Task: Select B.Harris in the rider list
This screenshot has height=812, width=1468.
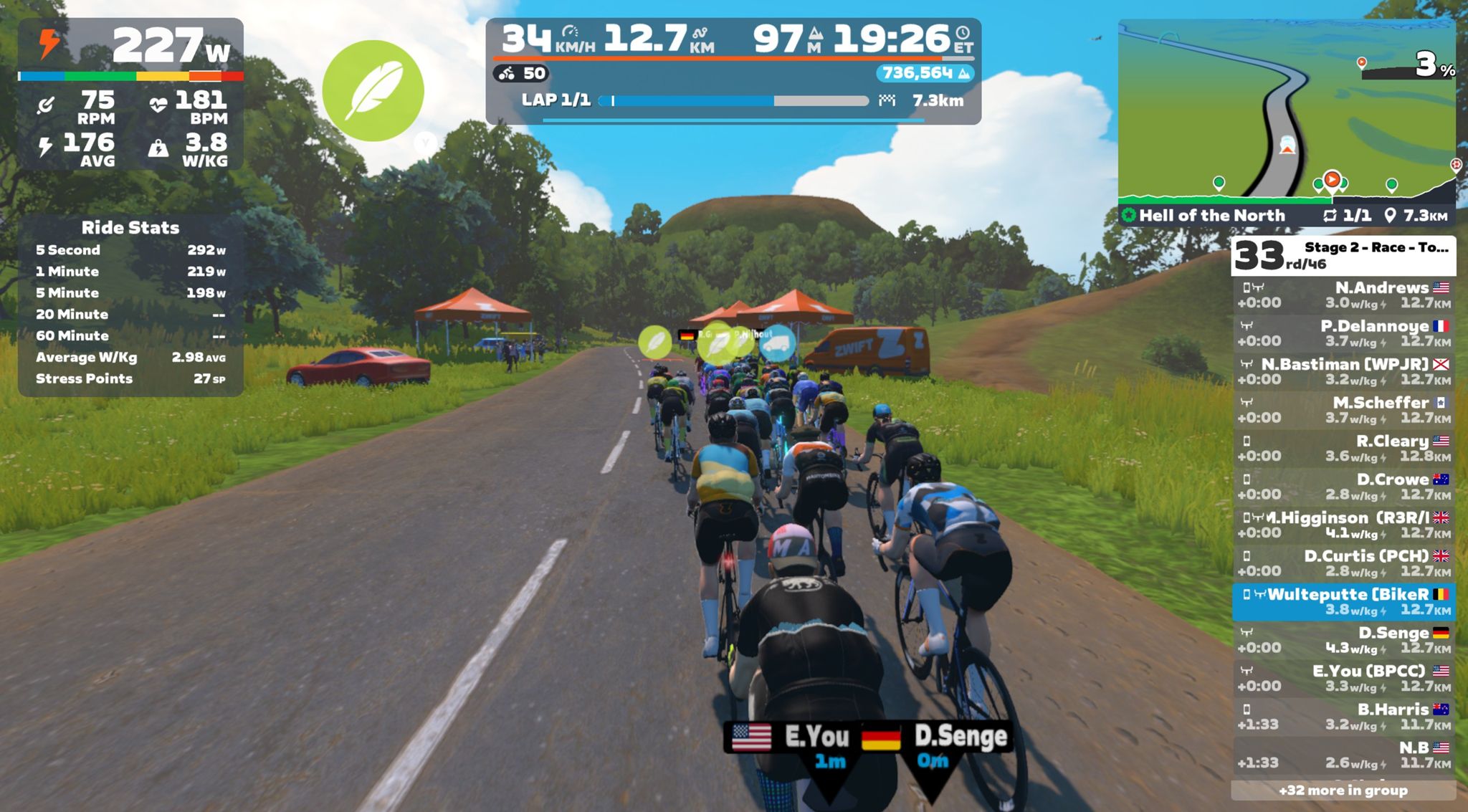Action: tap(1343, 717)
